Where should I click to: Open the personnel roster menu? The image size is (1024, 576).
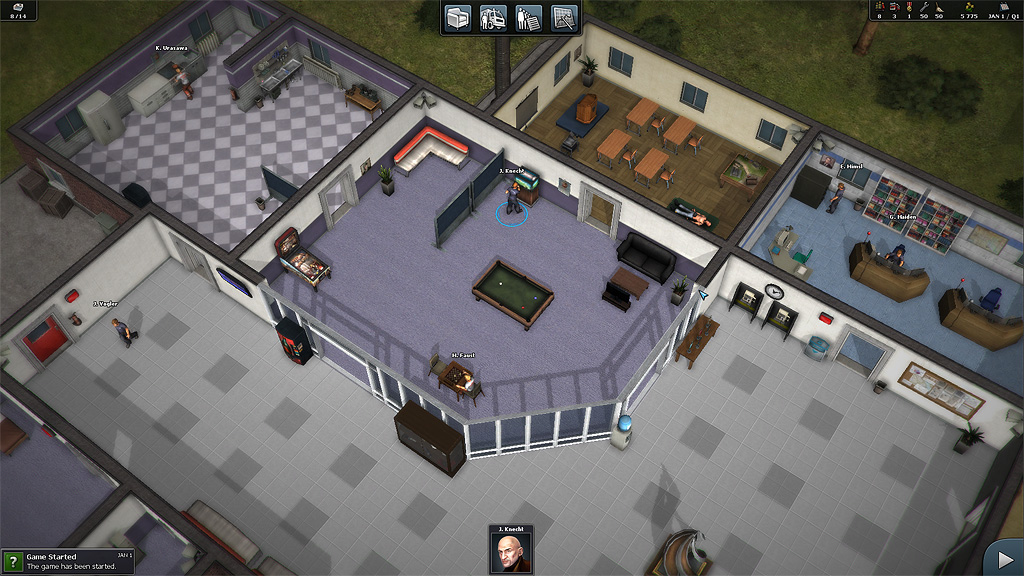(x=529, y=18)
